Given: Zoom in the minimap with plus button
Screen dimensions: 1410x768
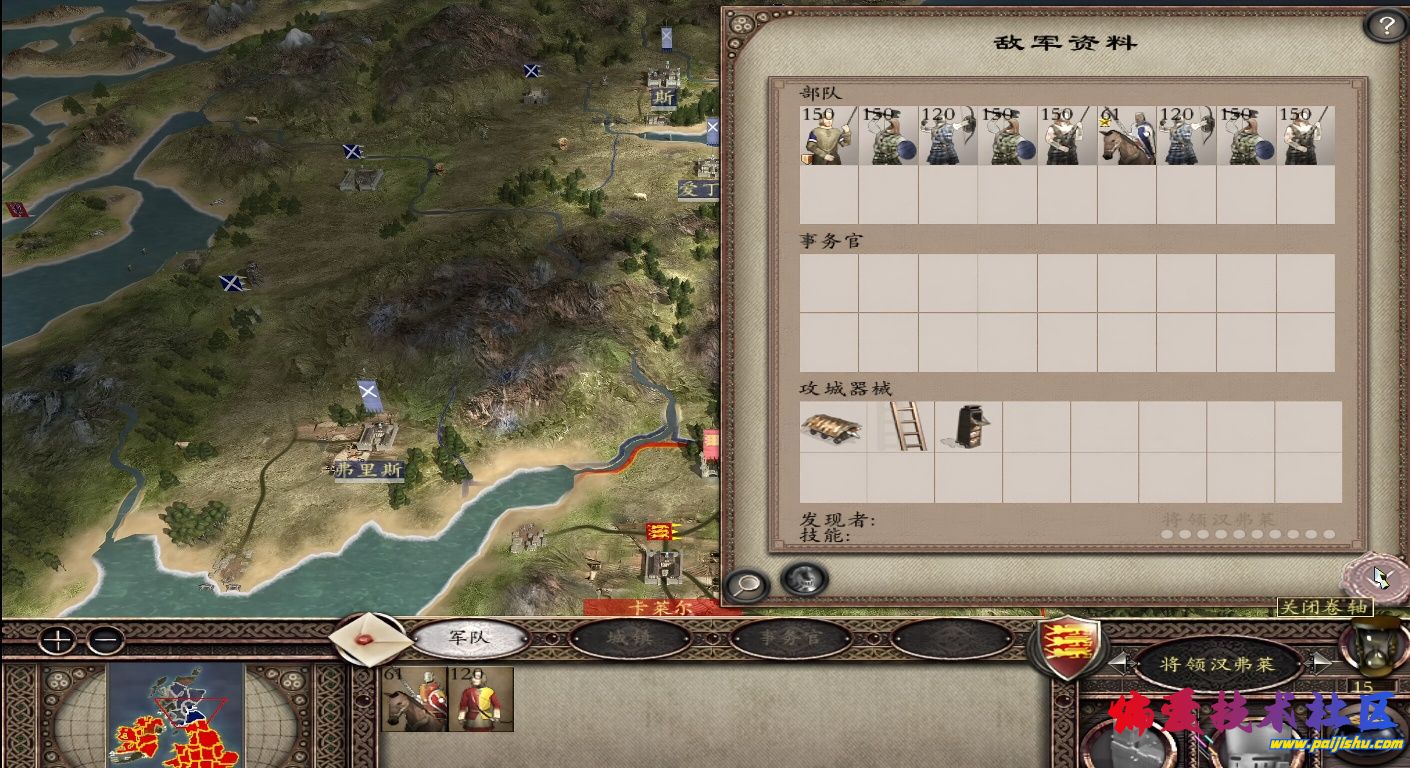Looking at the screenshot, I should (59, 639).
